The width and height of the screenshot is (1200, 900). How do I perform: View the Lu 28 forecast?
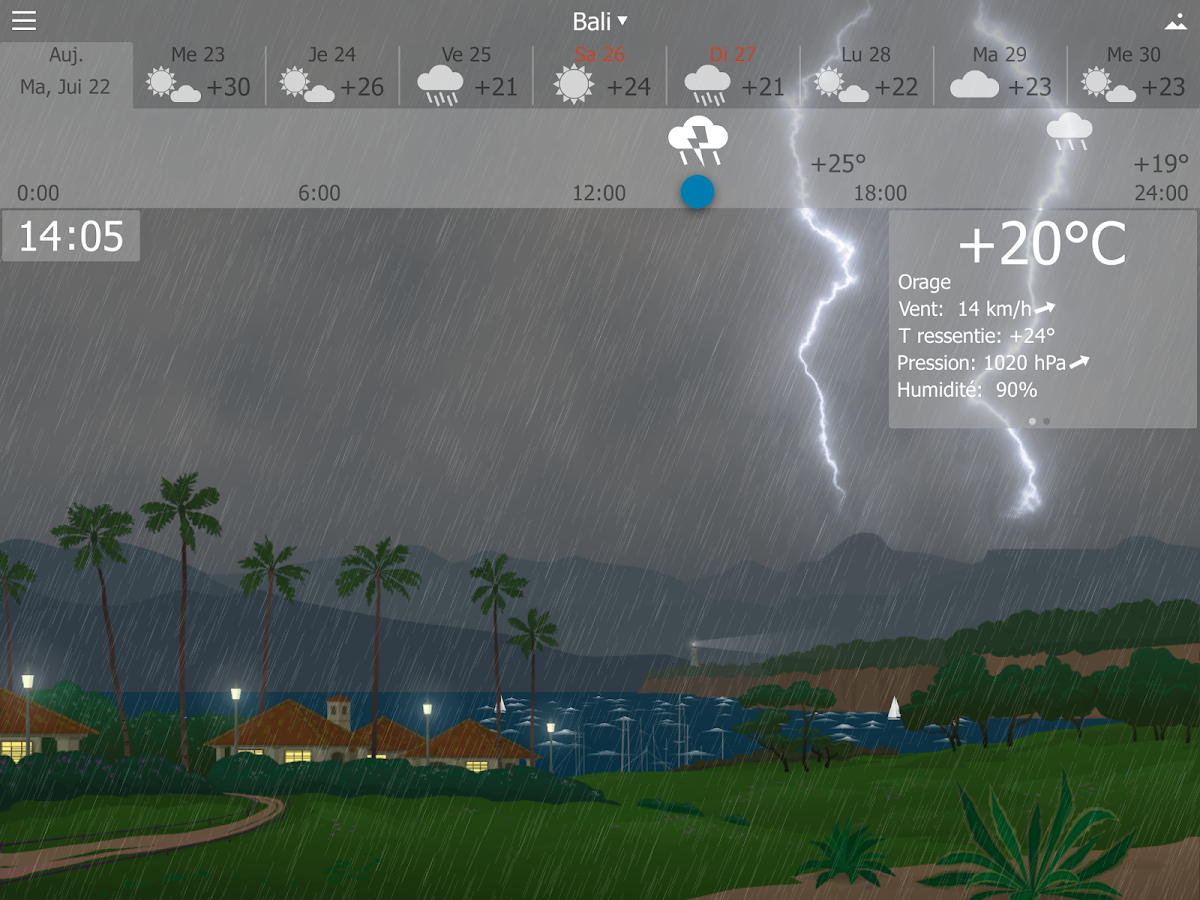866,75
